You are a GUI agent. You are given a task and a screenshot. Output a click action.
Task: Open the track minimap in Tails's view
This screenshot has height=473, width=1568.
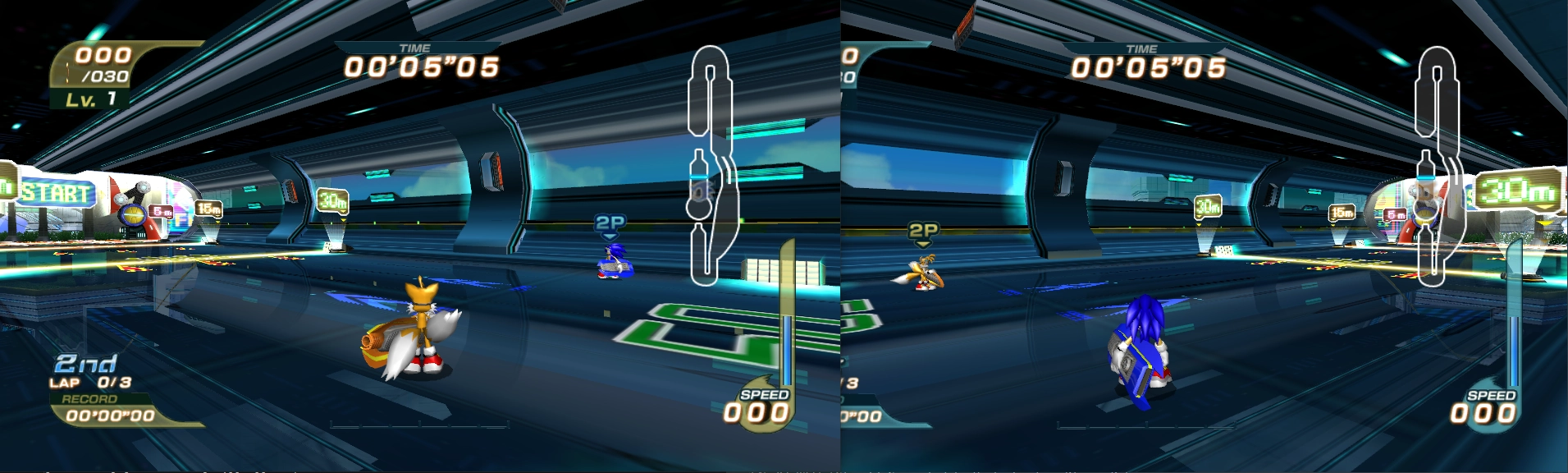coord(709,164)
